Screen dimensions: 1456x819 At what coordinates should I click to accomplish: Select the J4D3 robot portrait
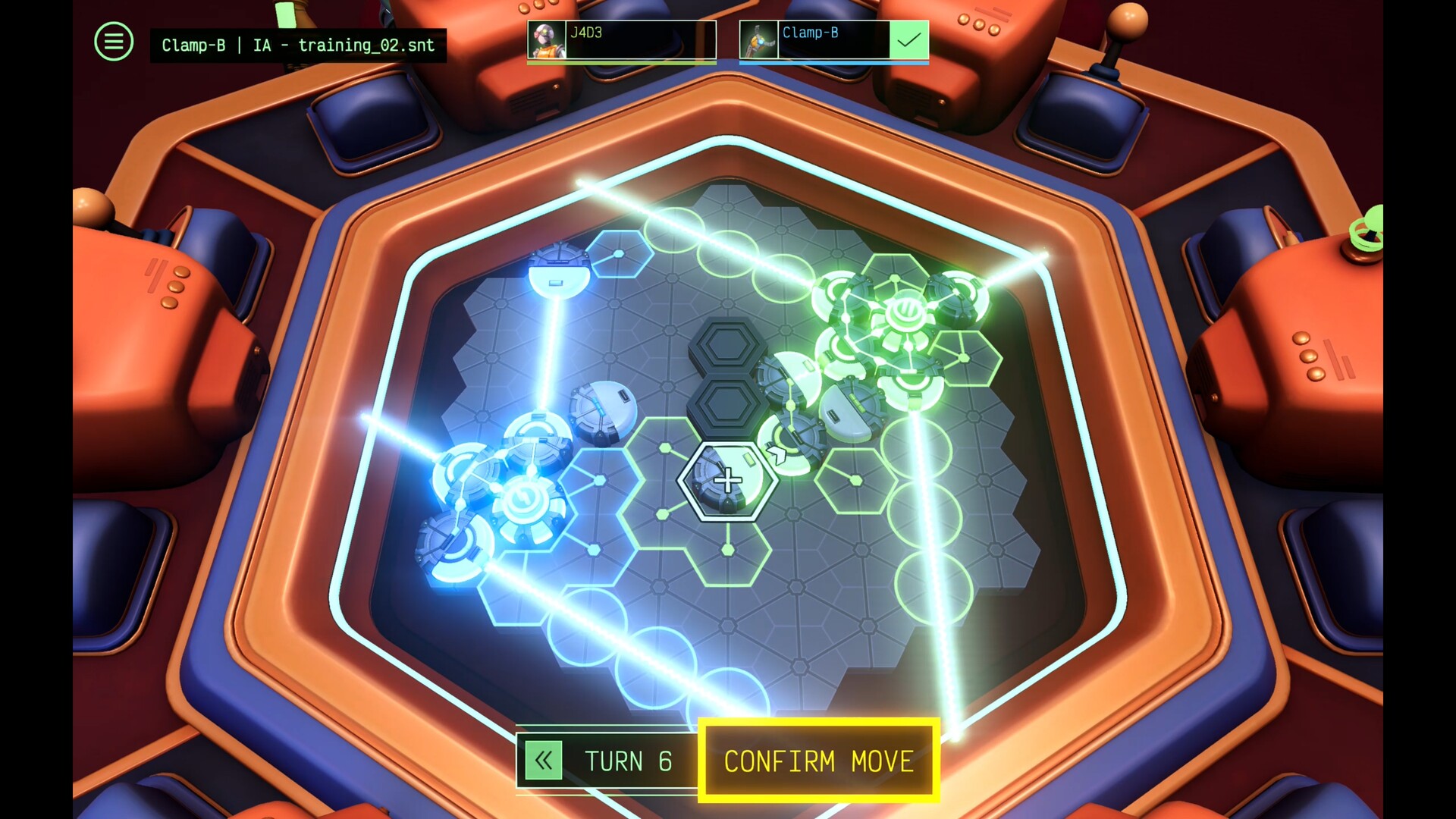point(545,39)
